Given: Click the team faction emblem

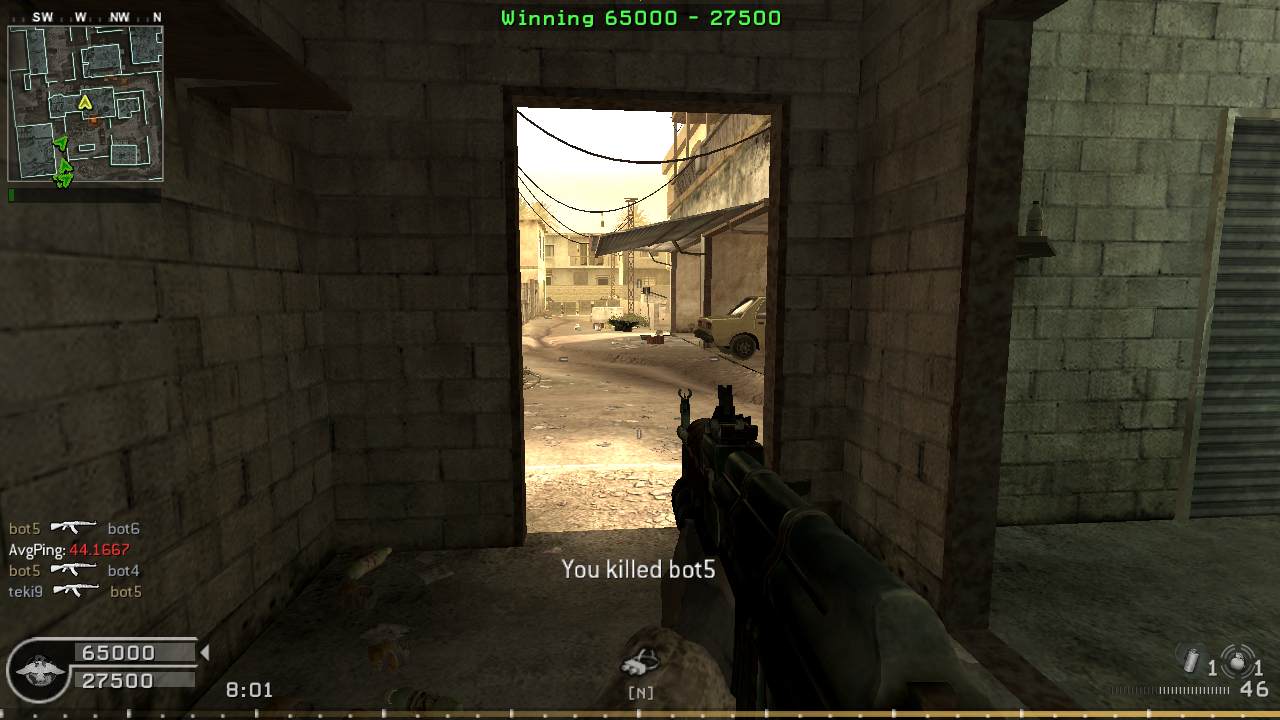Looking at the screenshot, I should [x=41, y=668].
